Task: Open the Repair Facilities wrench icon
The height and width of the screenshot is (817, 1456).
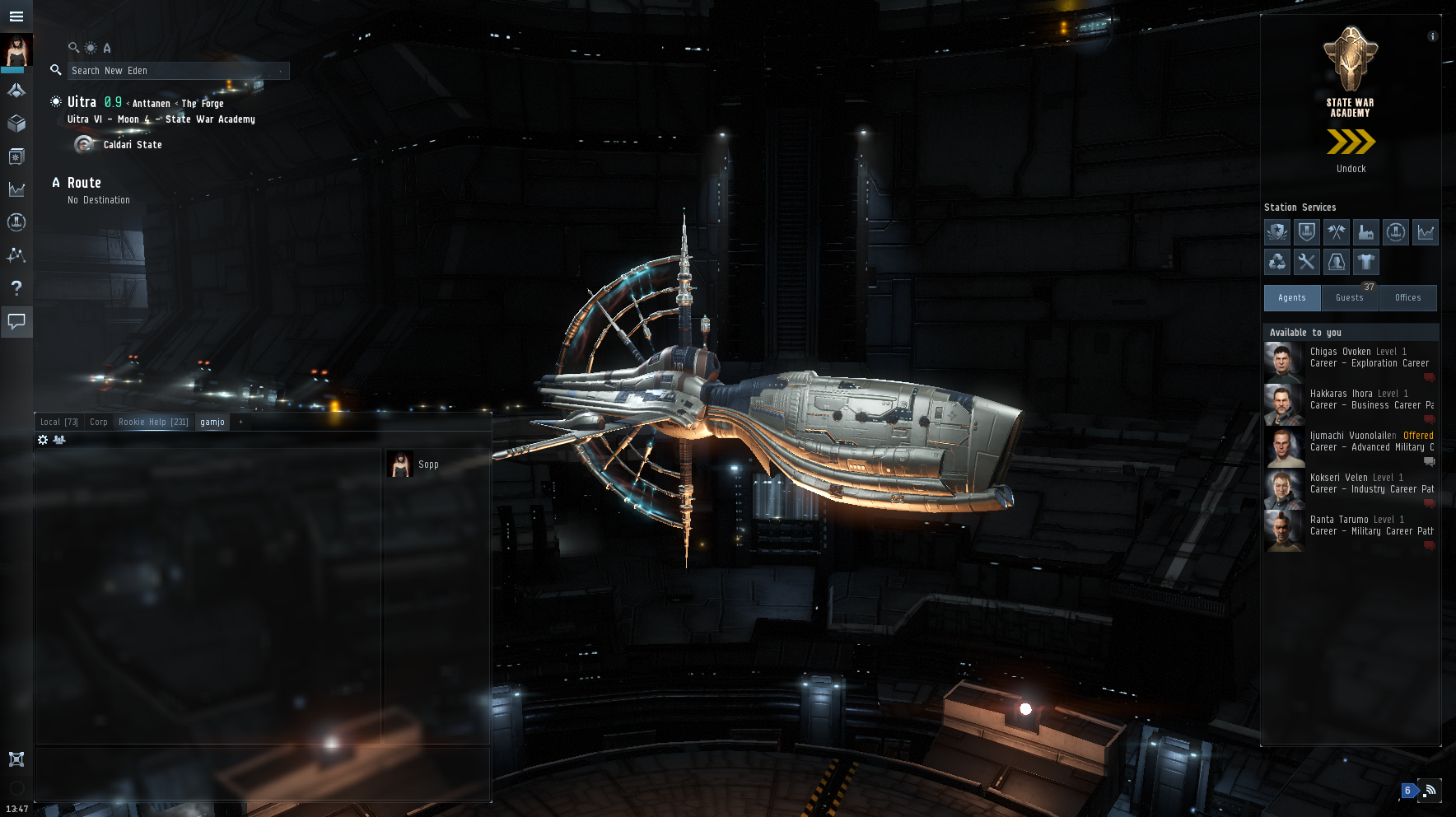Action: pyautogui.click(x=1306, y=262)
